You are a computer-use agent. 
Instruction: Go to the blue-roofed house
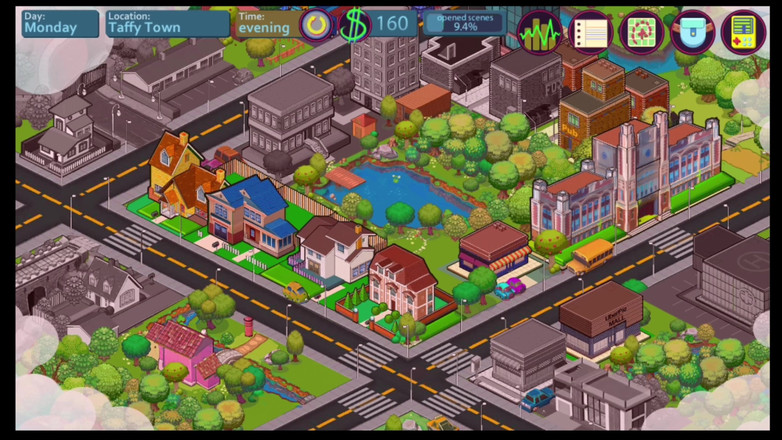point(249,212)
